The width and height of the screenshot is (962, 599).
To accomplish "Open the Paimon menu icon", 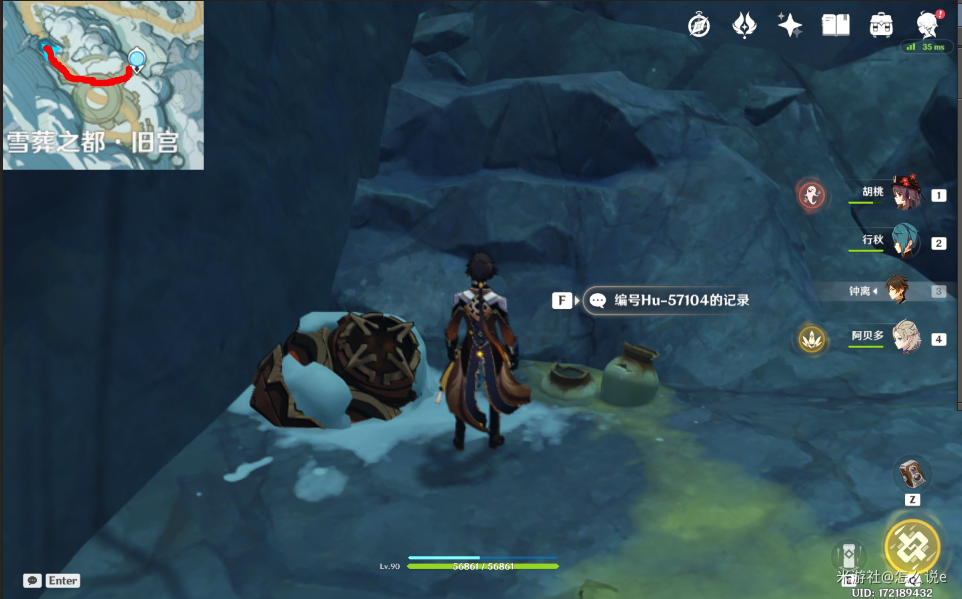I will pyautogui.click(x=927, y=26).
